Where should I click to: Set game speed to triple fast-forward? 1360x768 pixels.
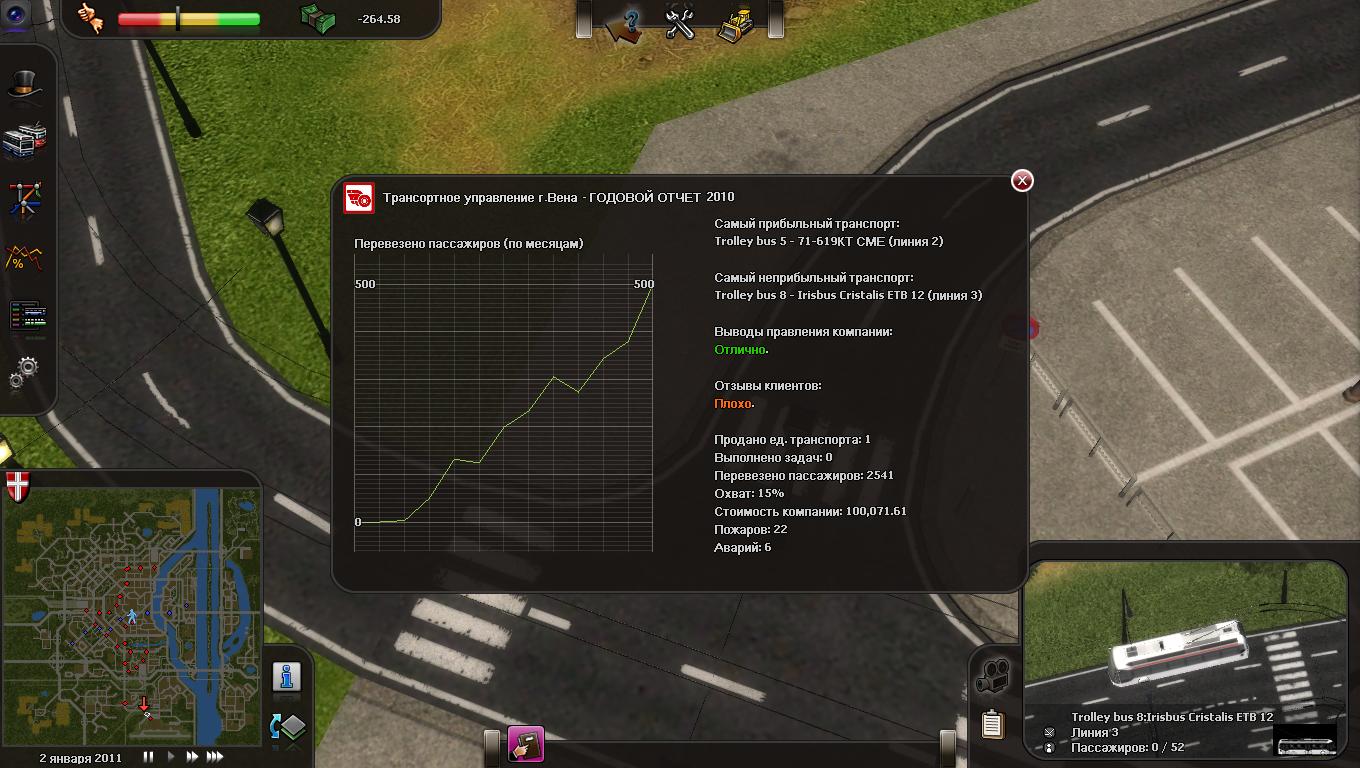tap(214, 757)
